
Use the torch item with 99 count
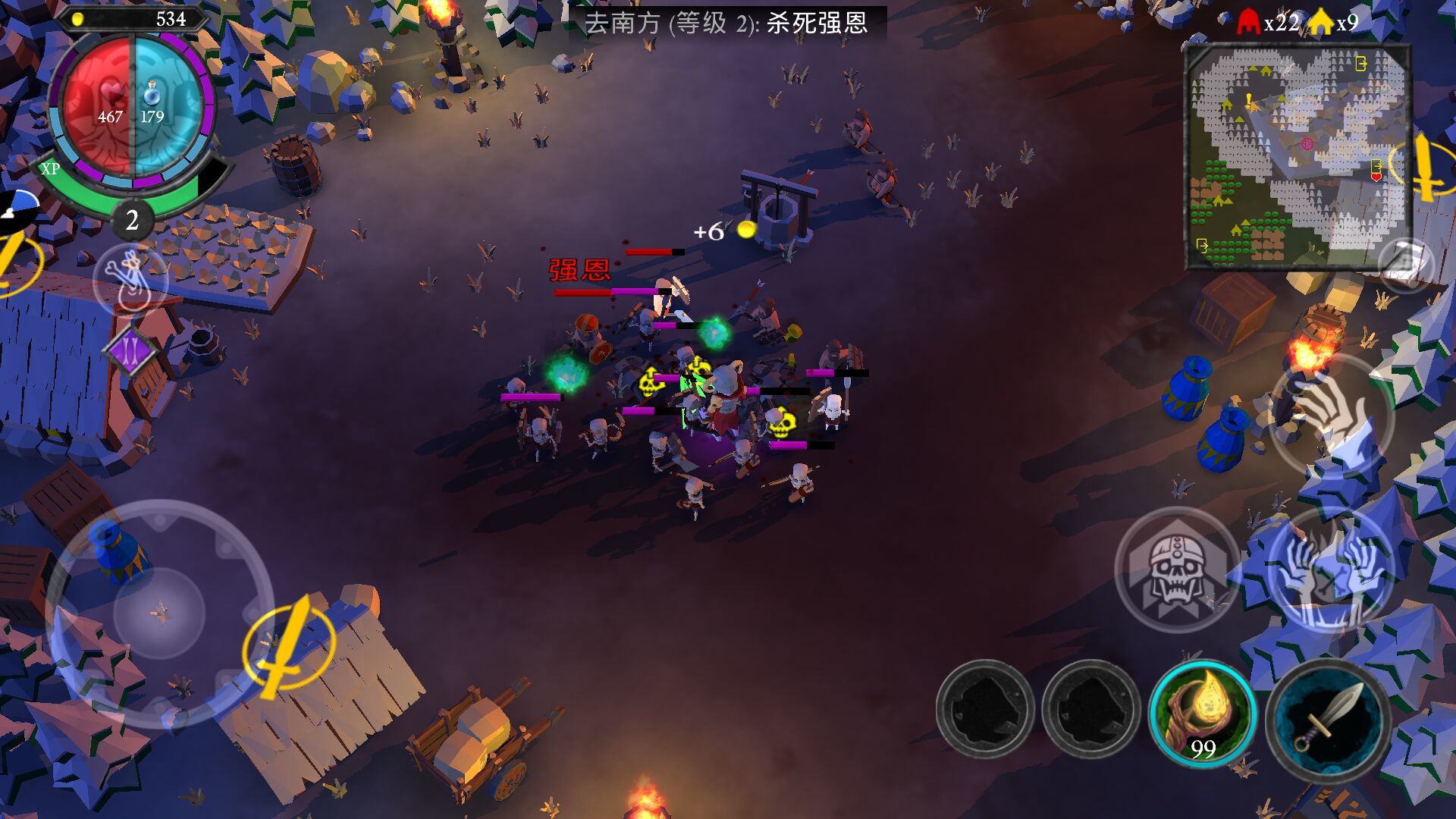[1202, 713]
